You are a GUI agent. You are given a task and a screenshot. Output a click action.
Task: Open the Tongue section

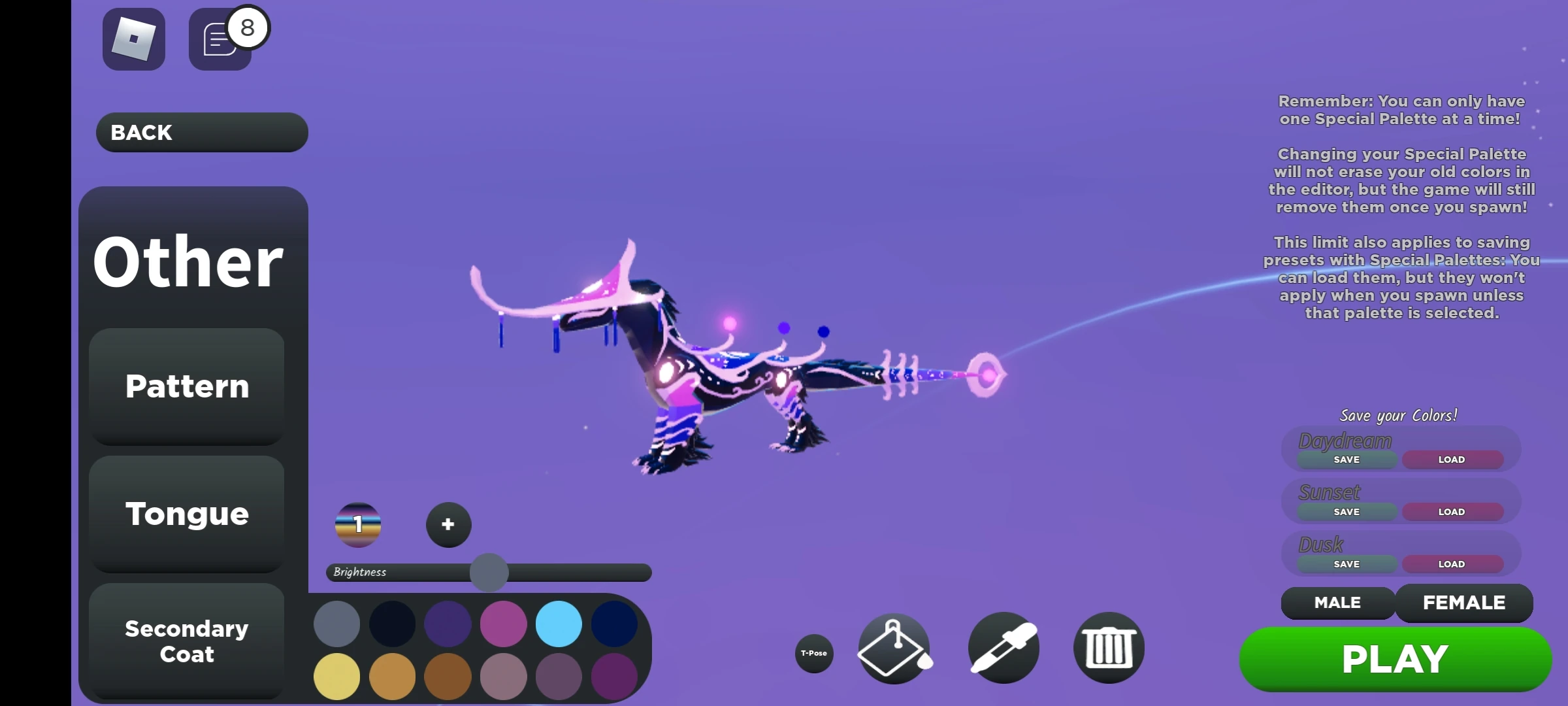point(186,514)
